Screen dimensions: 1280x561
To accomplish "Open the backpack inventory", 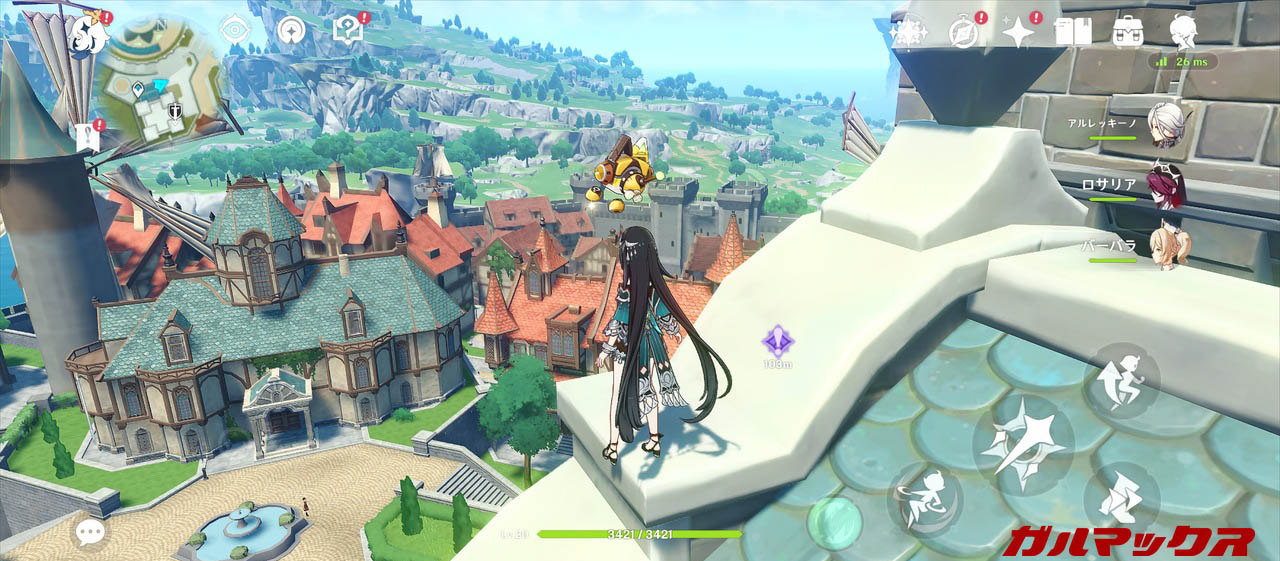I will (1127, 32).
